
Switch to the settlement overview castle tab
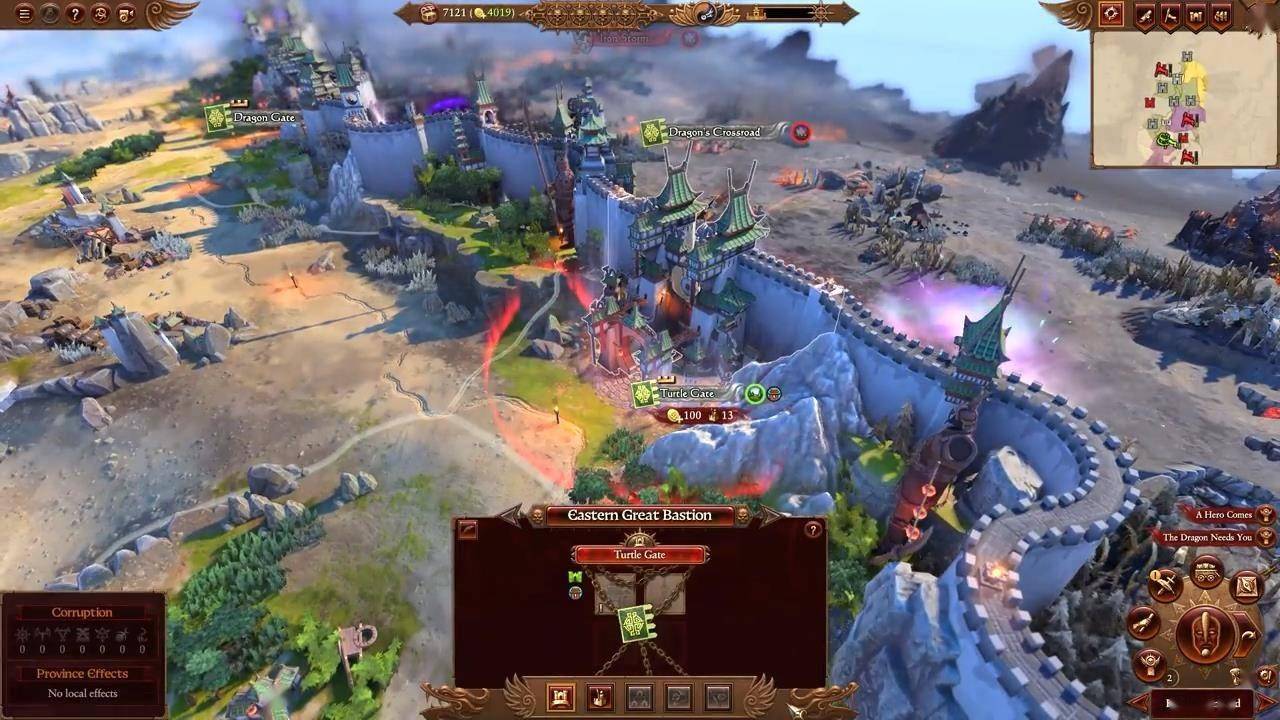coord(561,697)
